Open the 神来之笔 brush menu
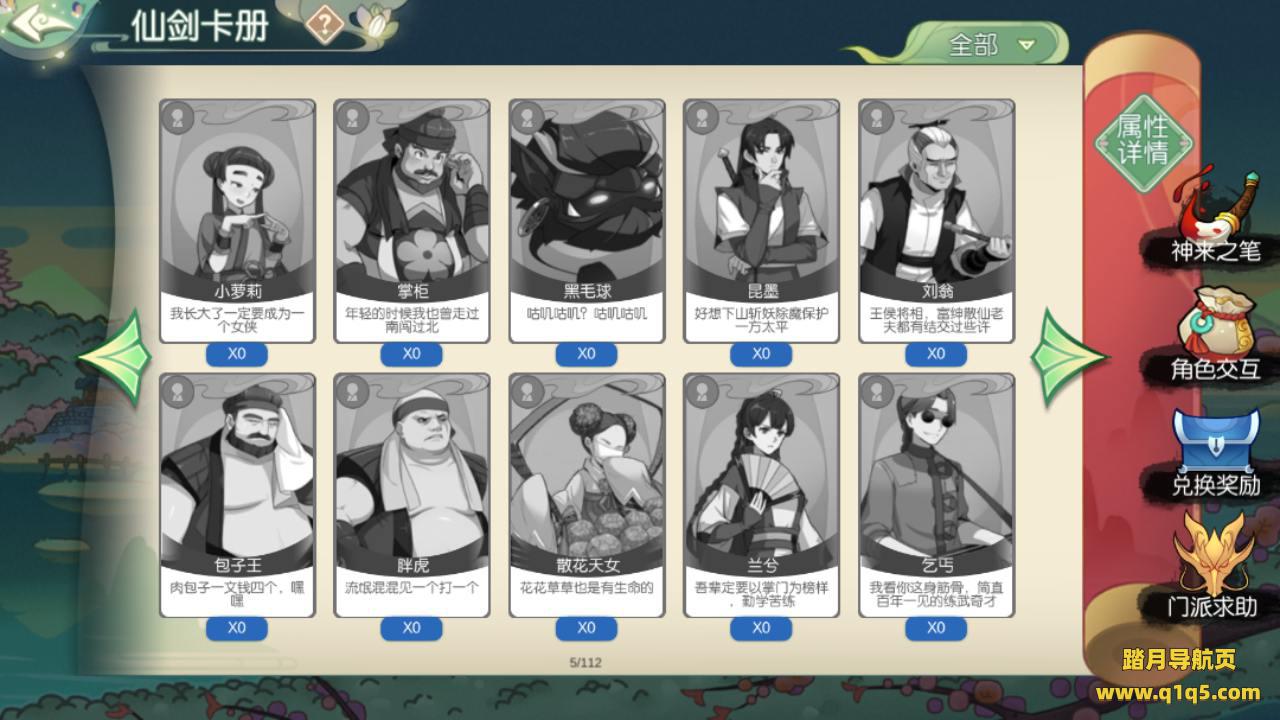 (1215, 220)
